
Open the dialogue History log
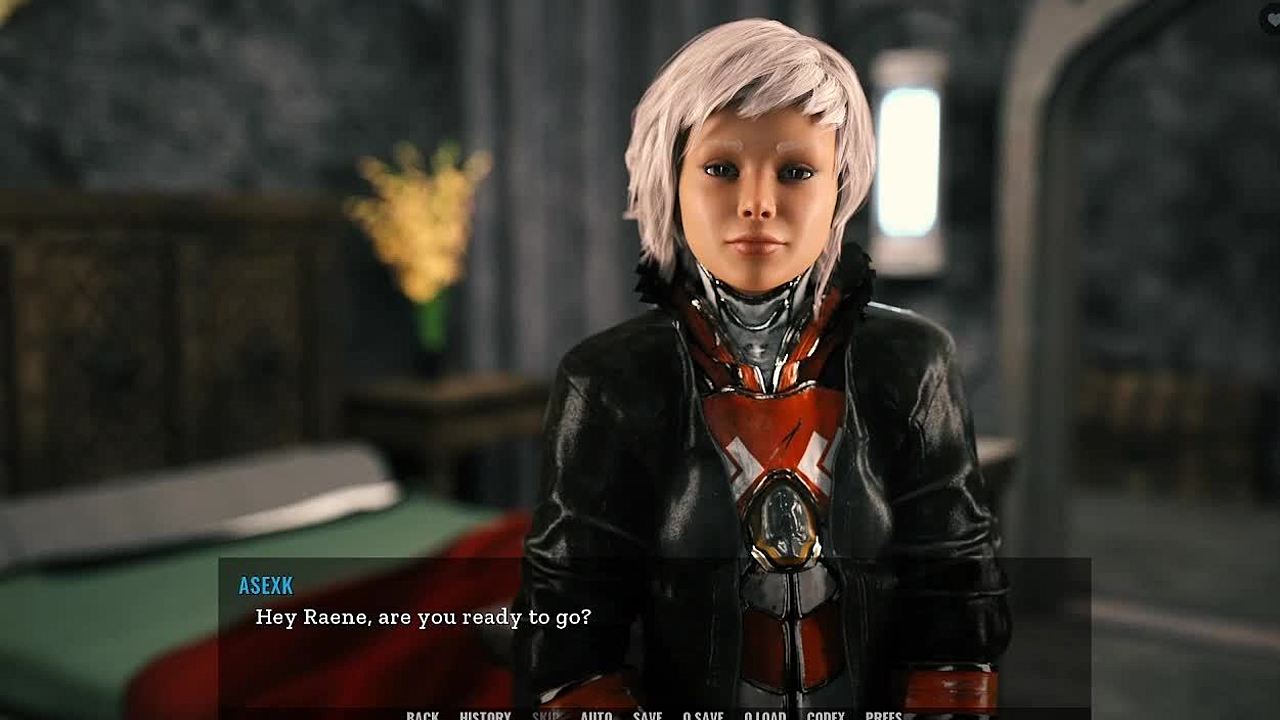485,715
